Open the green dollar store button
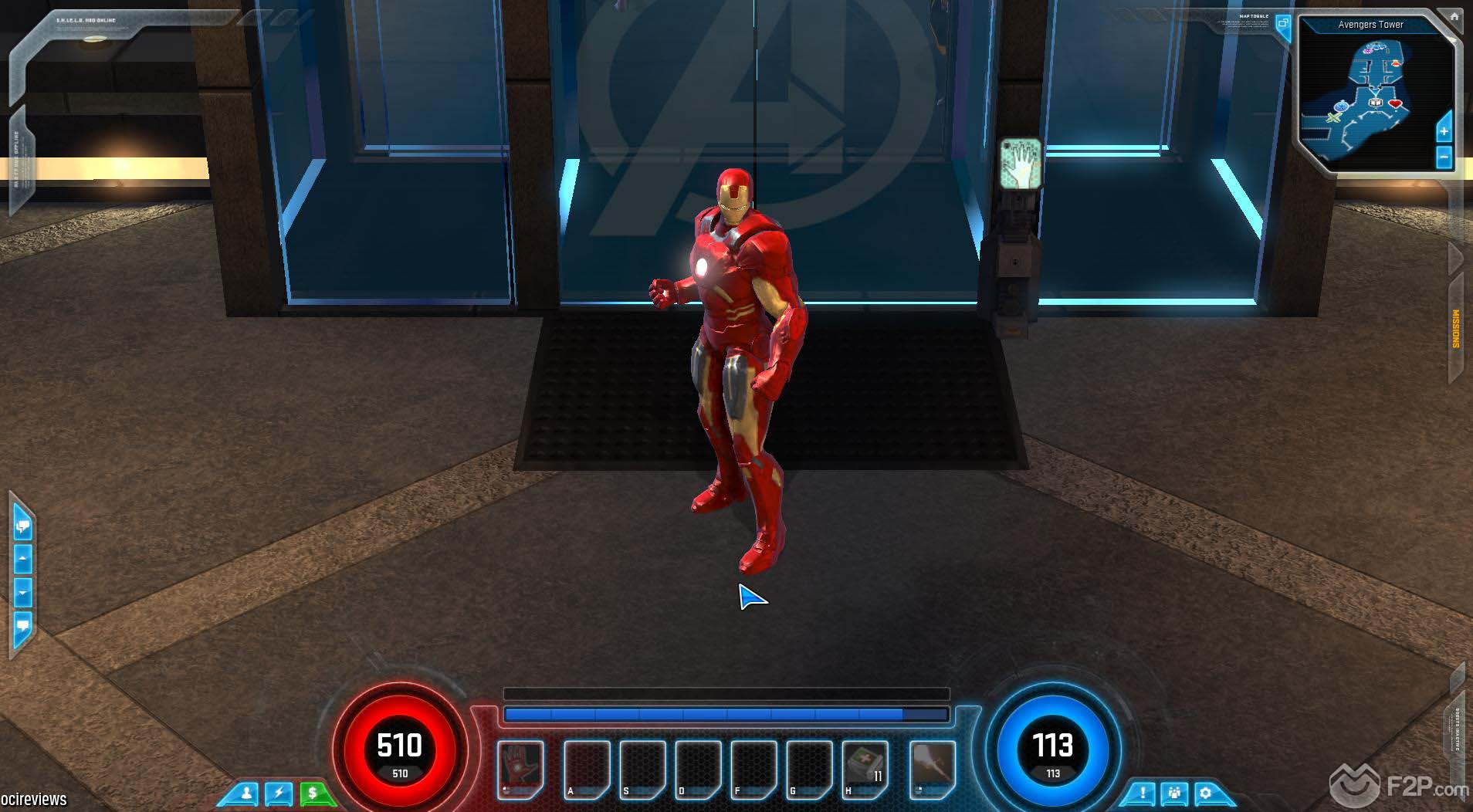Viewport: 1473px width, 812px height. [x=313, y=793]
